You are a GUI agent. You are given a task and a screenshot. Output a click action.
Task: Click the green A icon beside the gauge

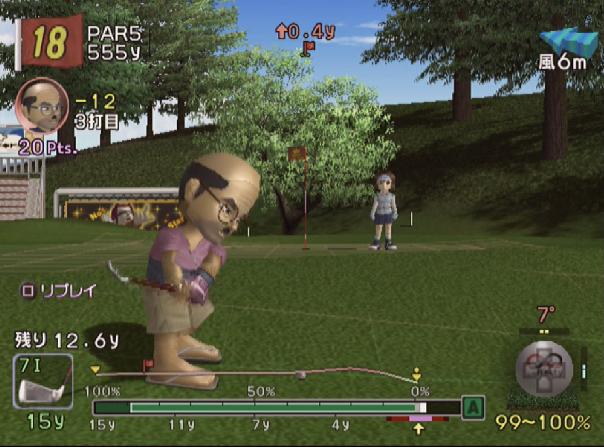pyautogui.click(x=474, y=407)
